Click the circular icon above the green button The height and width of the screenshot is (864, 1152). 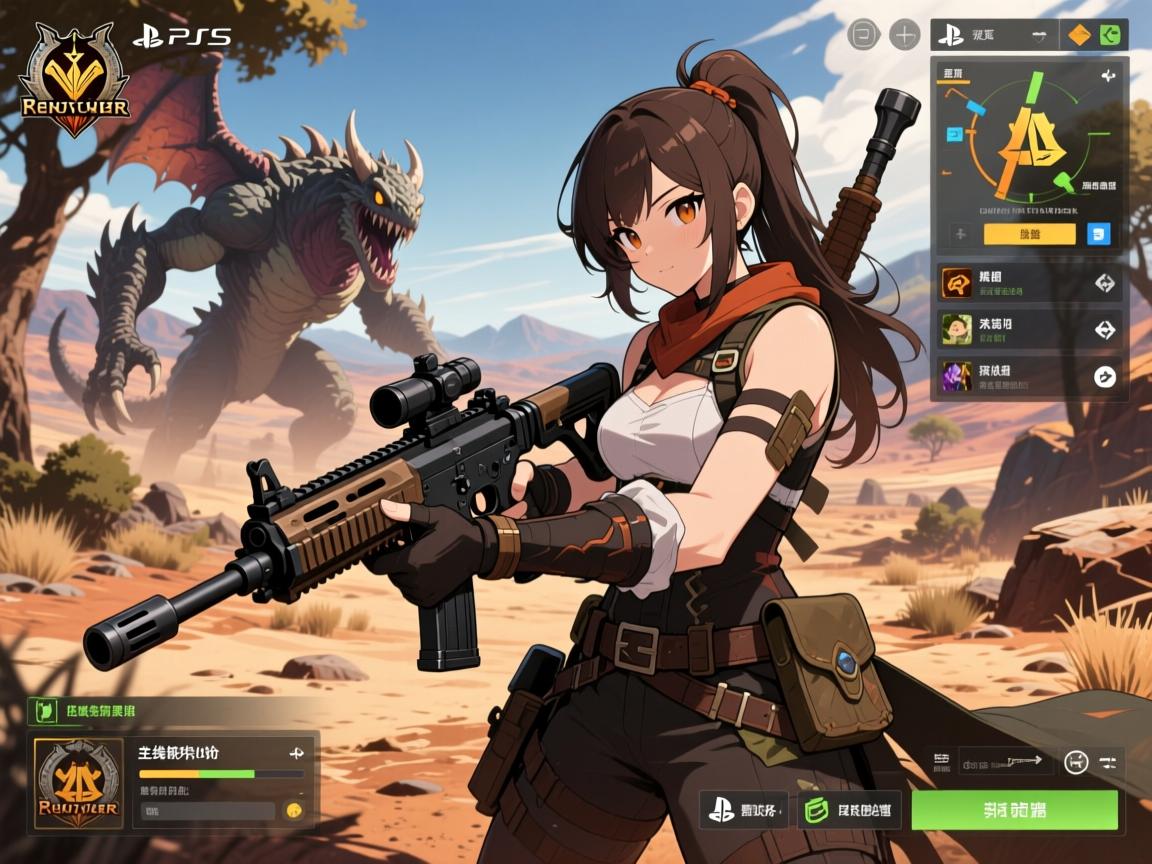coord(1076,762)
